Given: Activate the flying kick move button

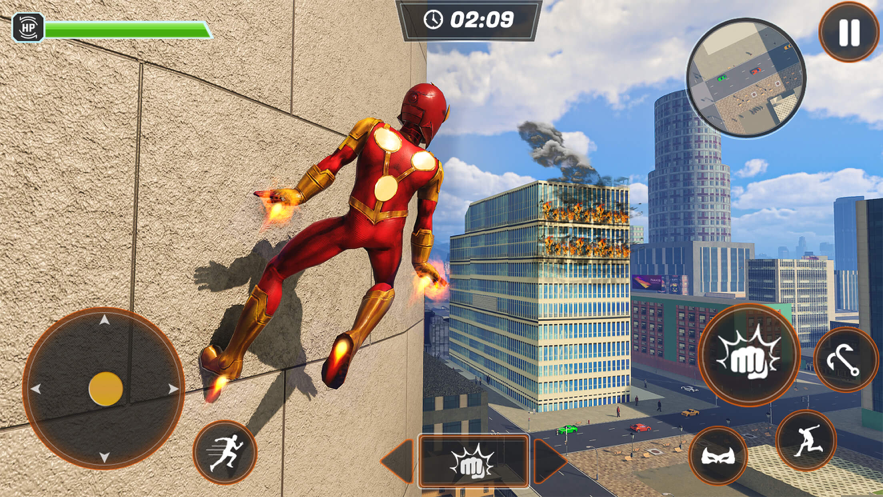Looking at the screenshot, I should pos(806,440).
